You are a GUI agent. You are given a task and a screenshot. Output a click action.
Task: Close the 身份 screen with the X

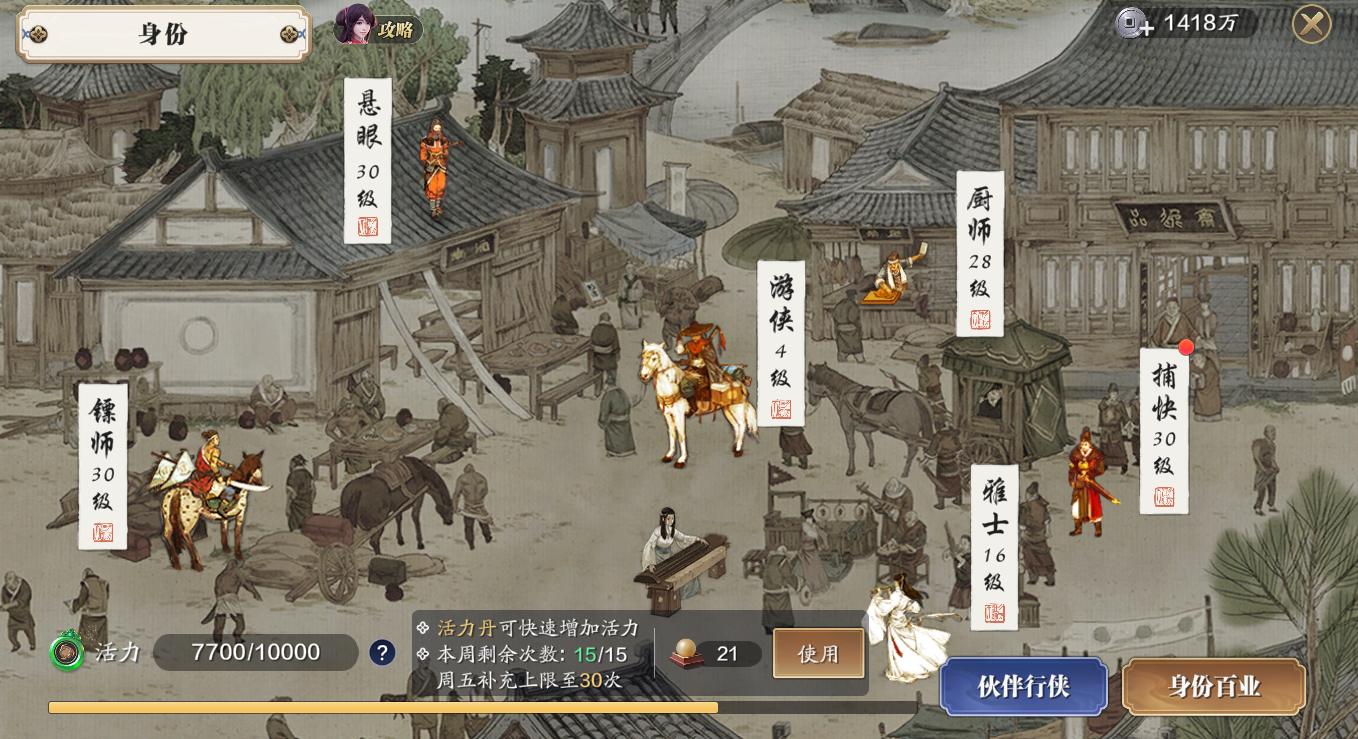(1312, 24)
